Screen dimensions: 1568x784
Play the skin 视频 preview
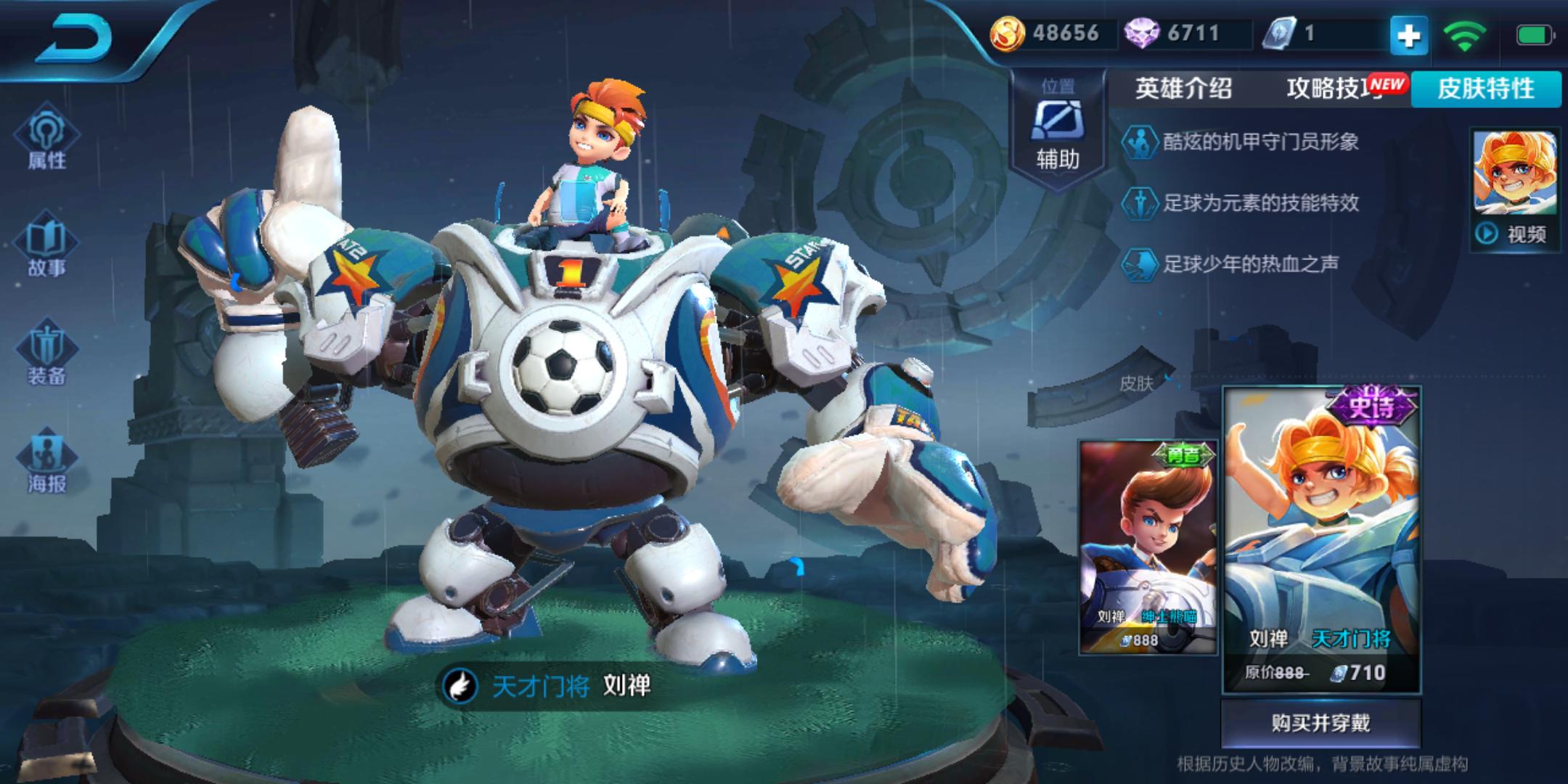point(1514,234)
